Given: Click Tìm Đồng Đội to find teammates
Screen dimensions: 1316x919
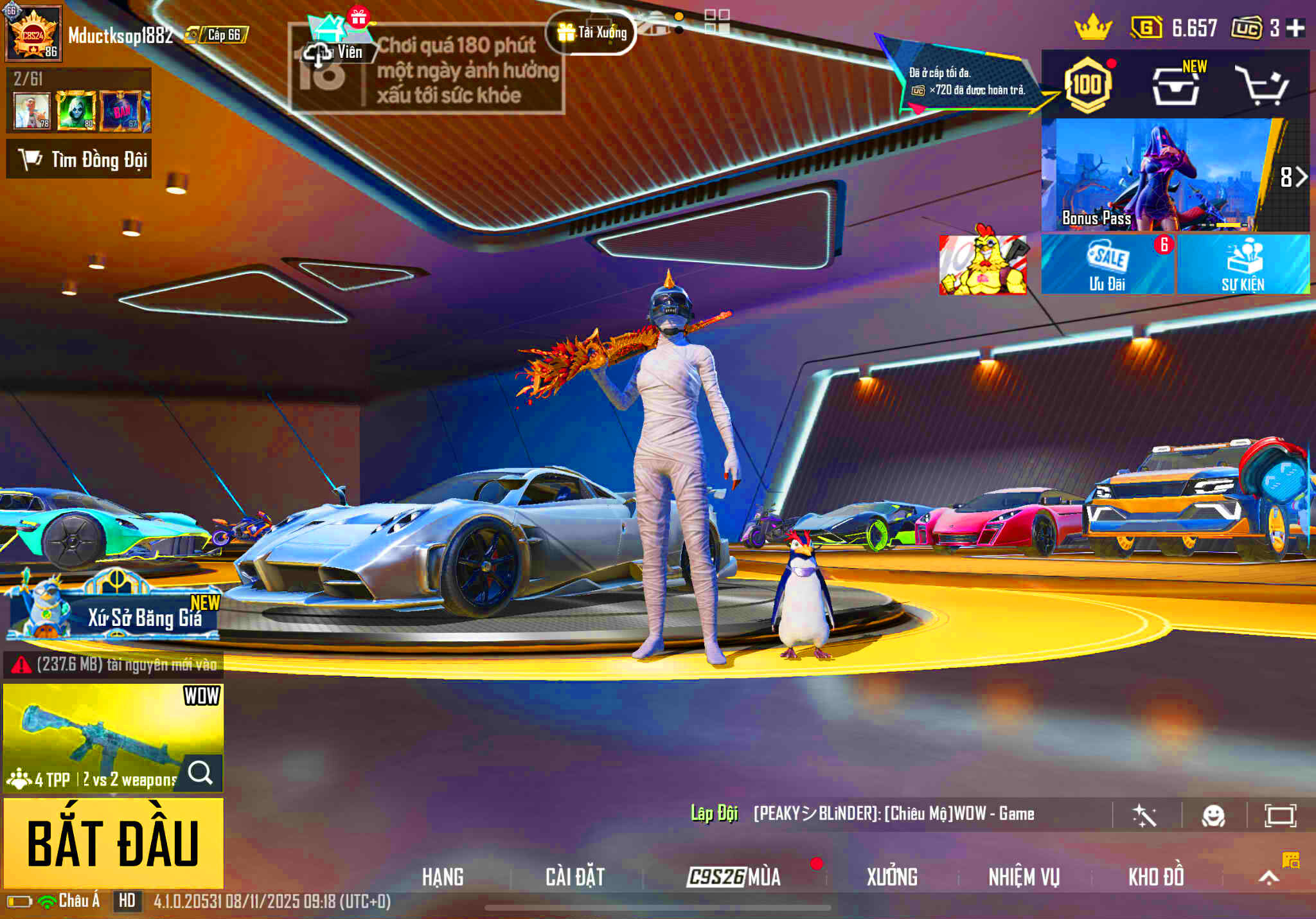Looking at the screenshot, I should pyautogui.click(x=79, y=159).
